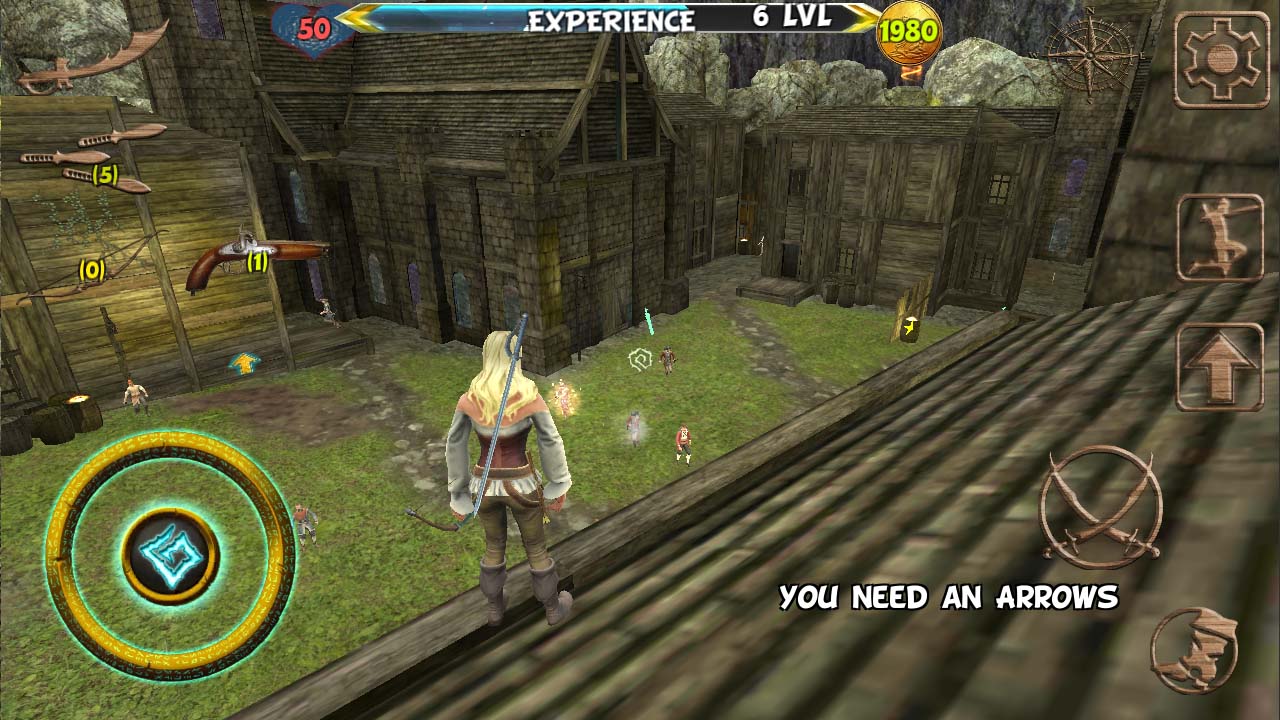Activate the crossed swords combat icon

click(x=1102, y=510)
